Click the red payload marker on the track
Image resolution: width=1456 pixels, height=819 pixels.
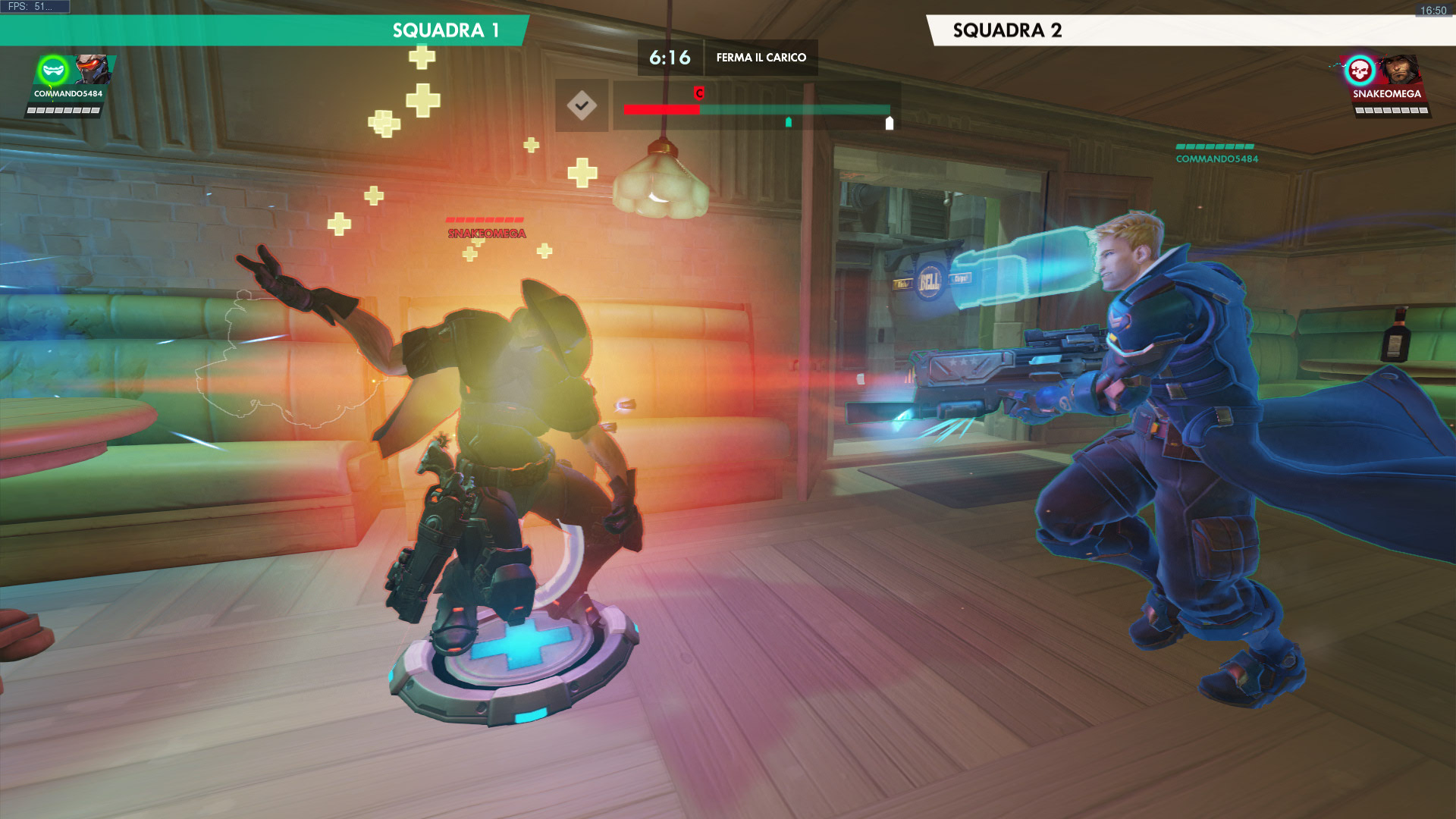click(x=699, y=93)
